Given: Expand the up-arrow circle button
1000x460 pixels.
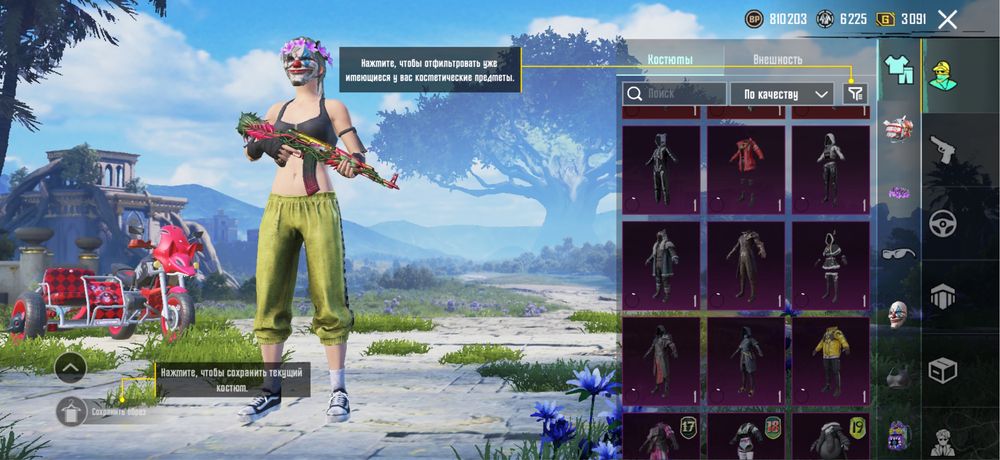Looking at the screenshot, I should tap(70, 368).
